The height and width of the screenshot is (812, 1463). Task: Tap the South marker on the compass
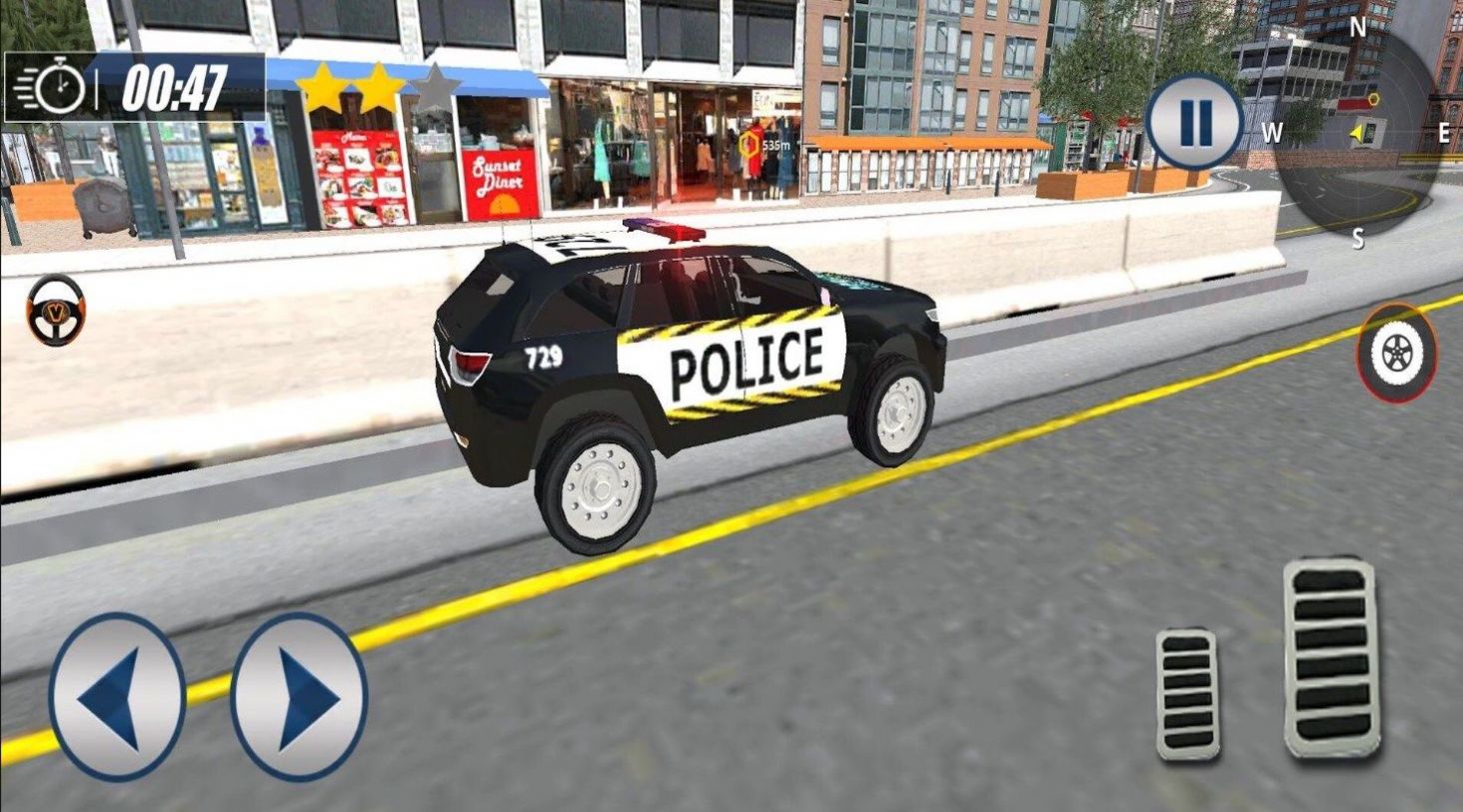1358,238
